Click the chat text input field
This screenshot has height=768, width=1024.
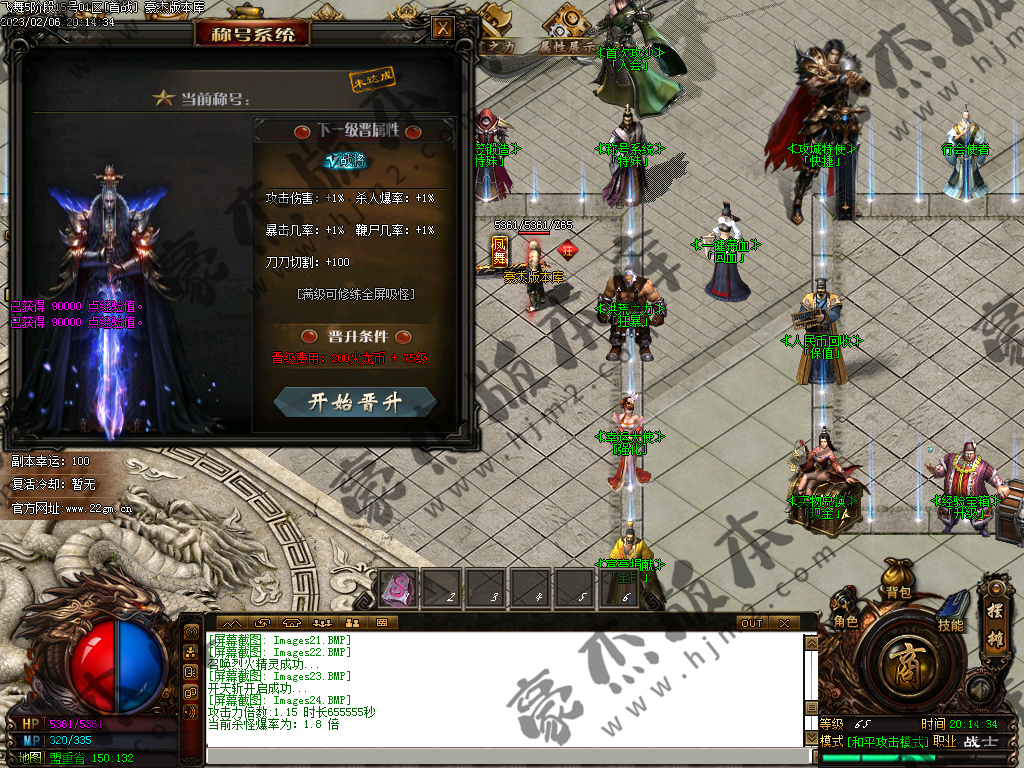click(500, 756)
